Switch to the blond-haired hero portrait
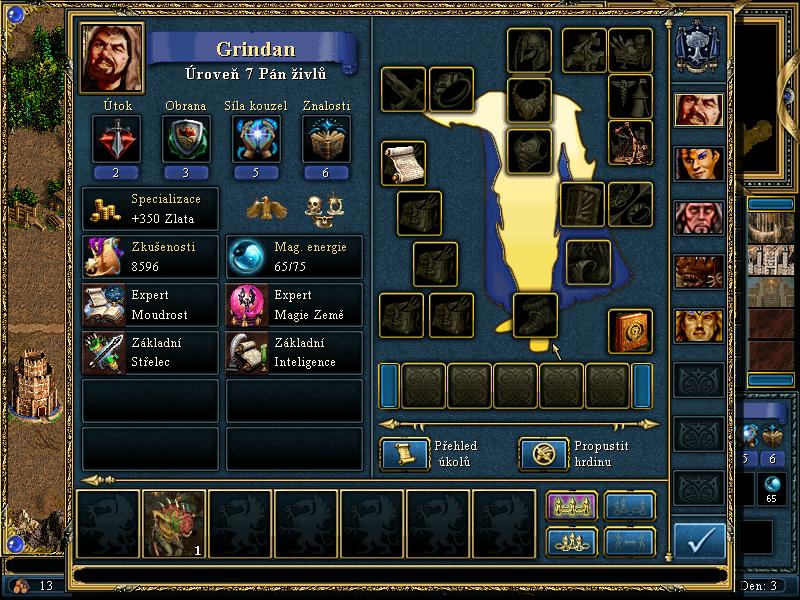Screen dimensions: 800x600 pyautogui.click(x=699, y=326)
